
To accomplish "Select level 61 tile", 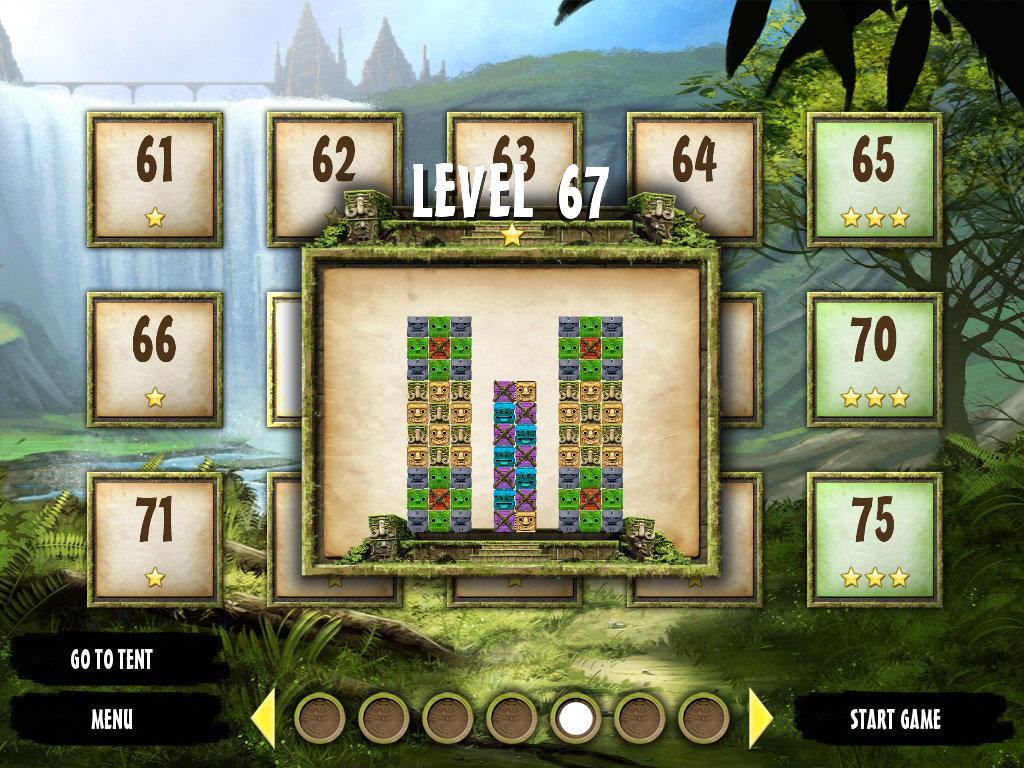I will point(155,179).
